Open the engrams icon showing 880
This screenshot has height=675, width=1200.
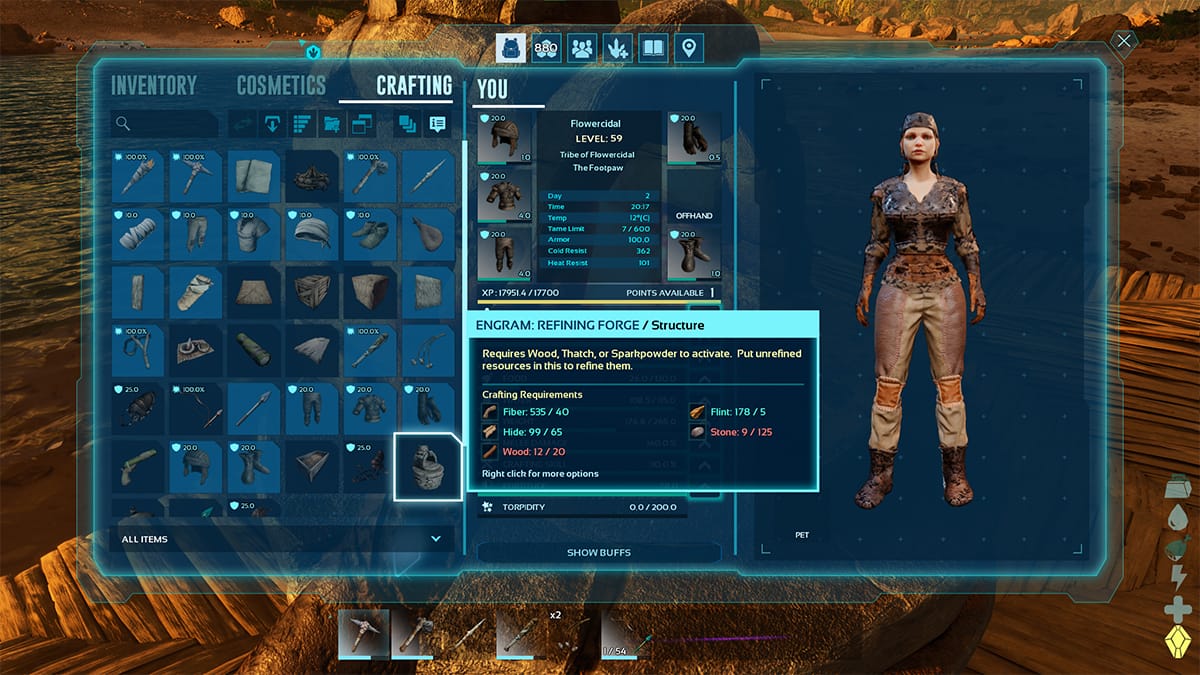pos(545,48)
